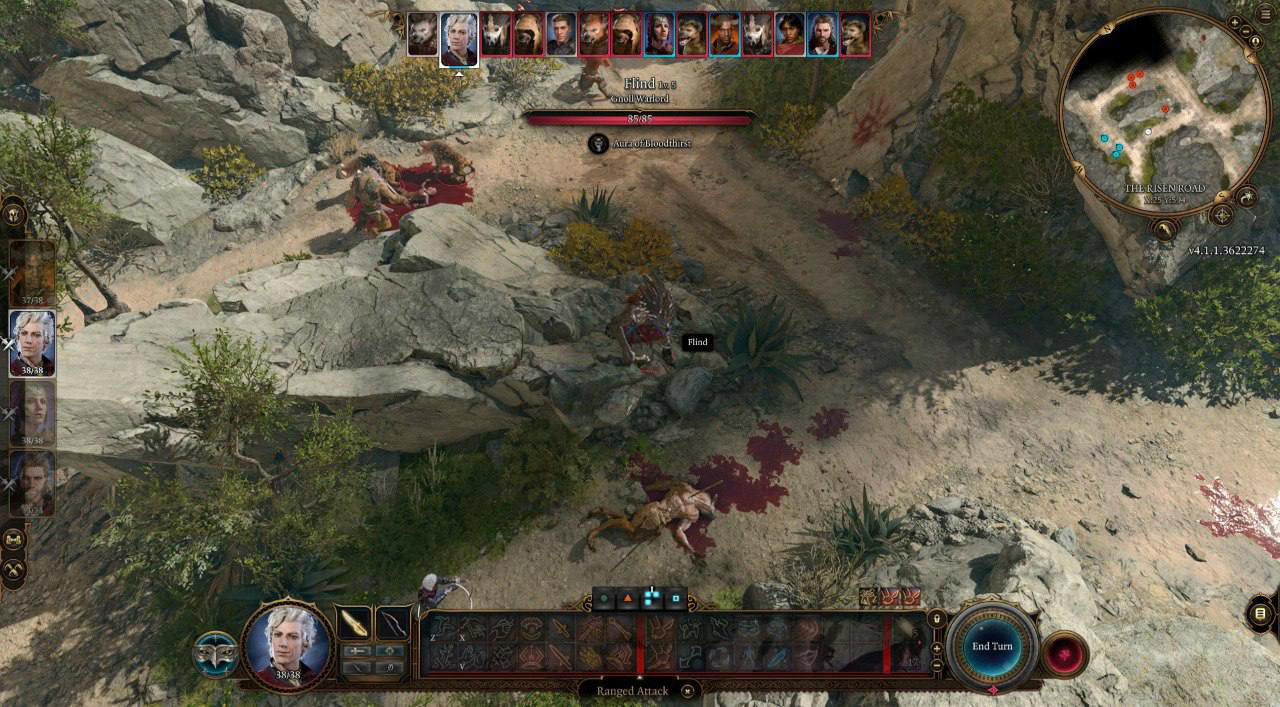Select the melee dagger weapon slot
This screenshot has width=1280, height=707.
[353, 623]
